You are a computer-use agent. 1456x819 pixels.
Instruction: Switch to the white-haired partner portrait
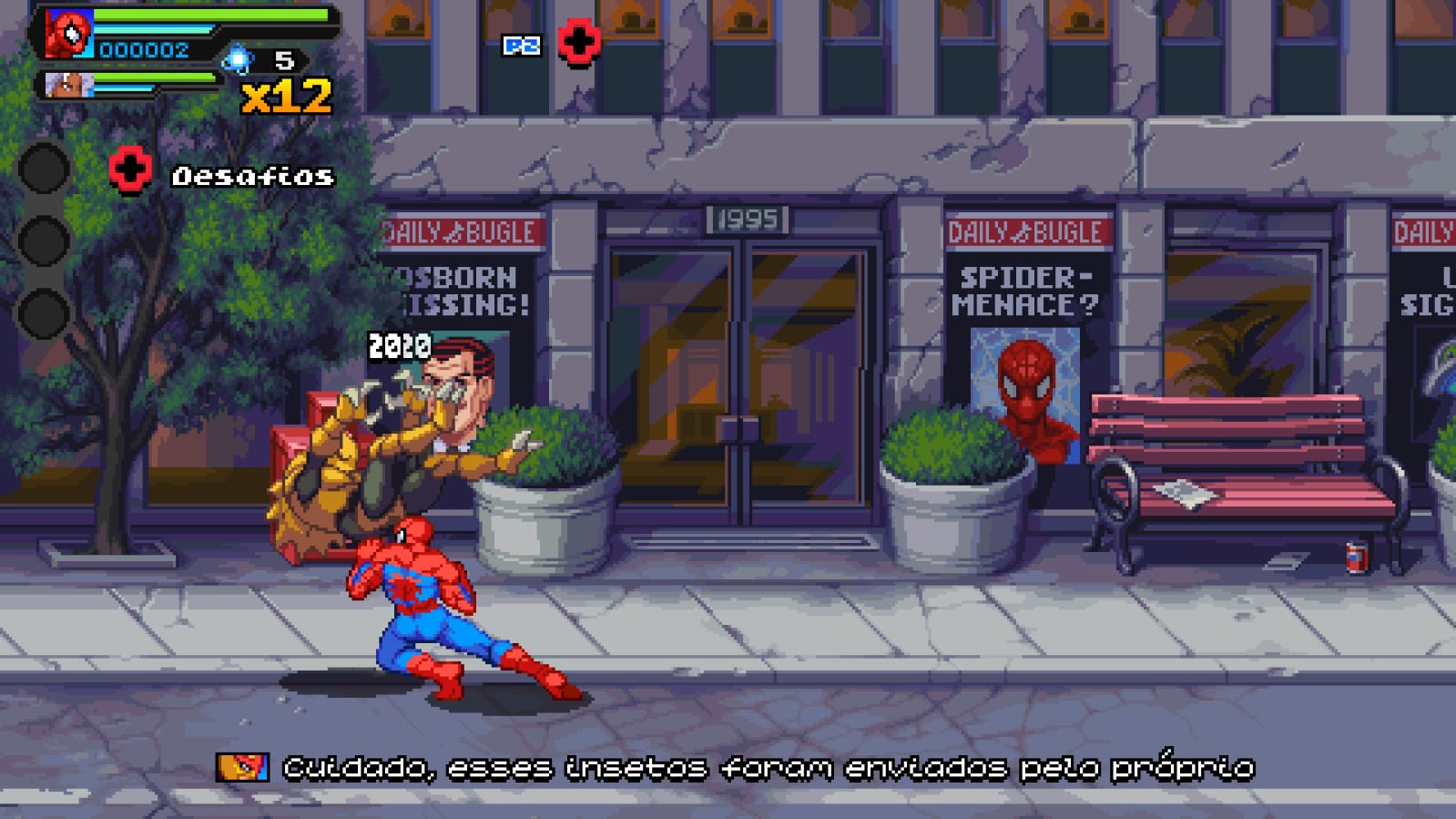[68, 86]
